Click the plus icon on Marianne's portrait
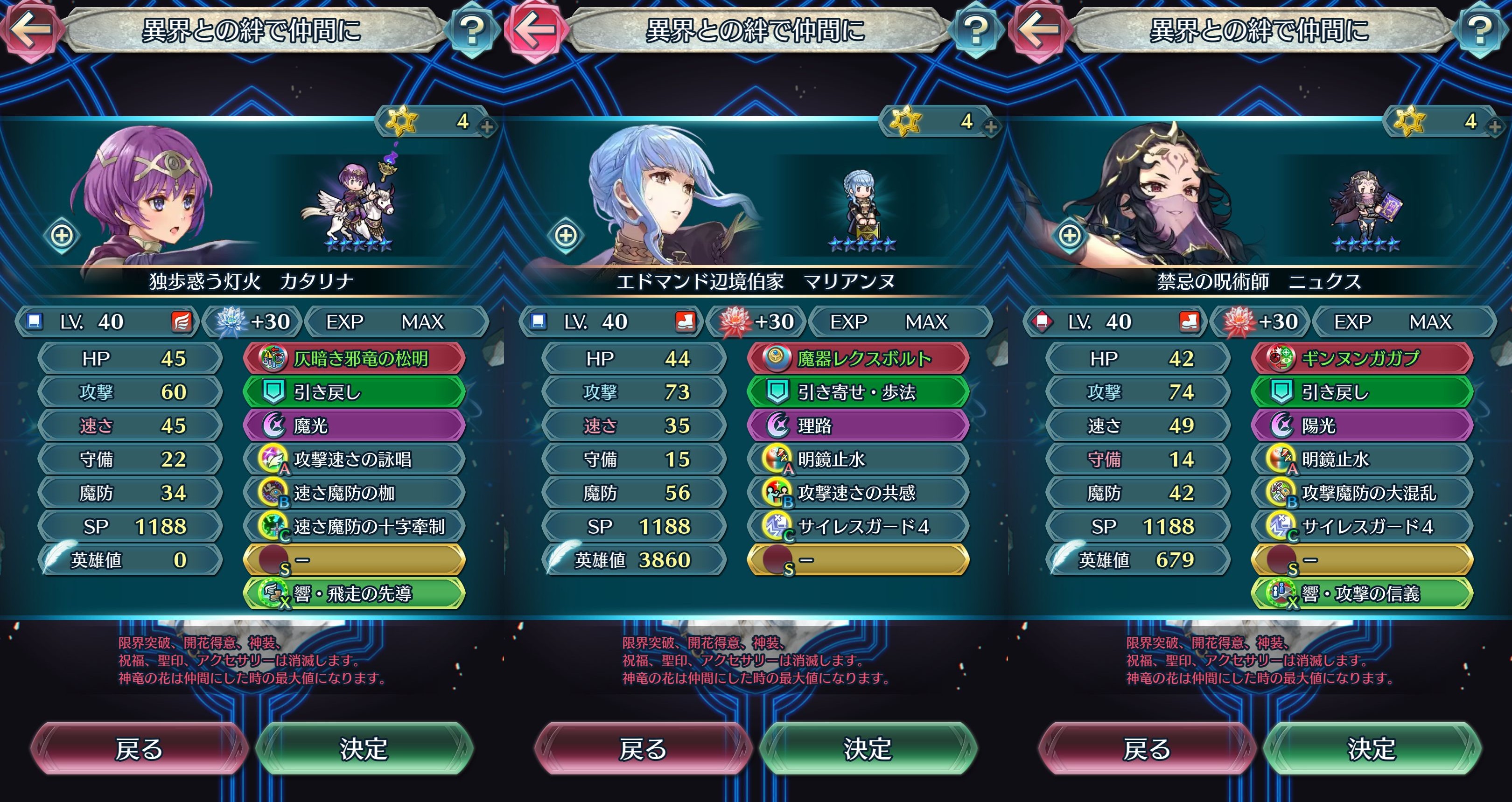 tap(566, 236)
